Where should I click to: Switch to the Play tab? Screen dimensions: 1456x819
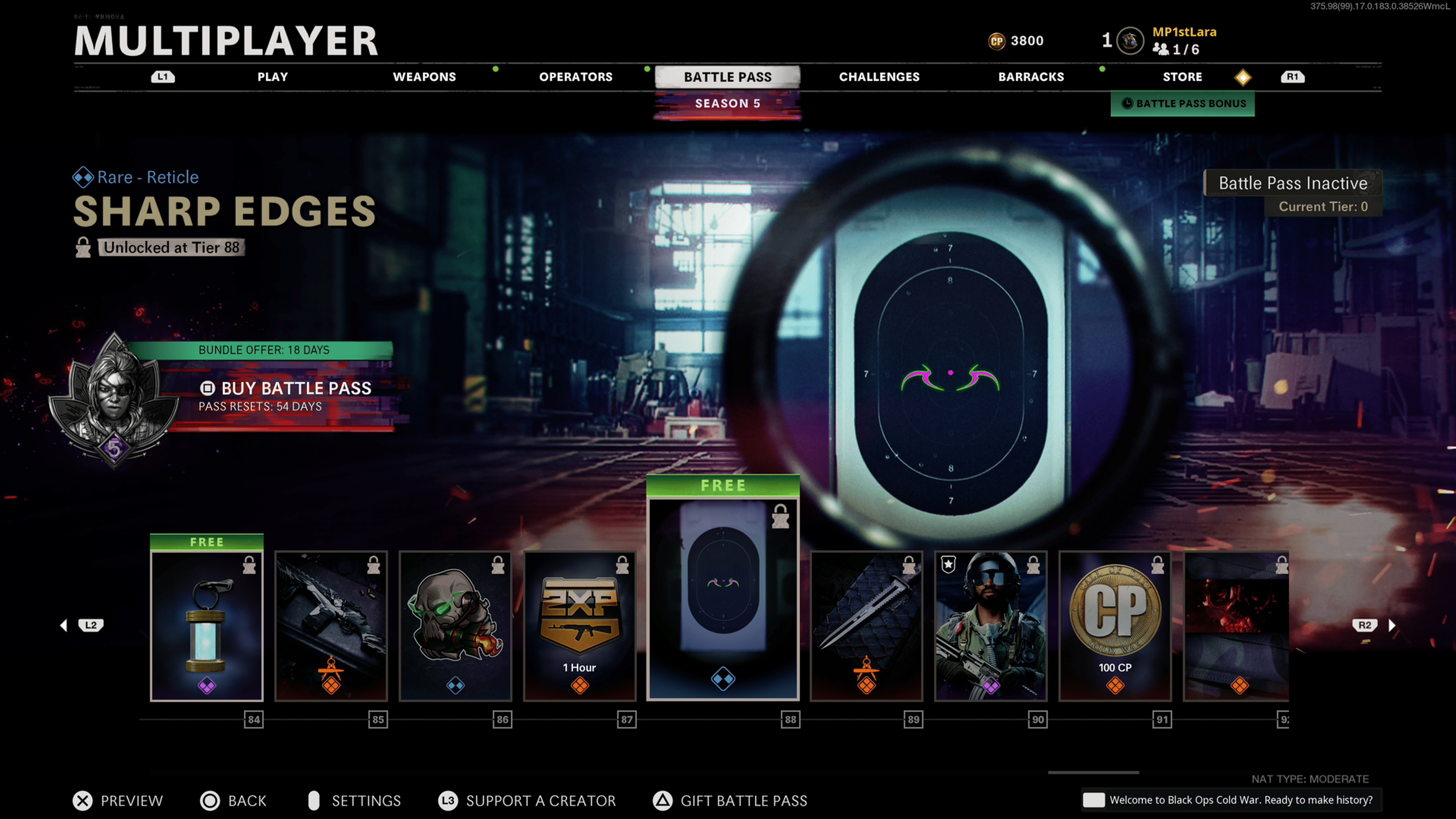273,77
